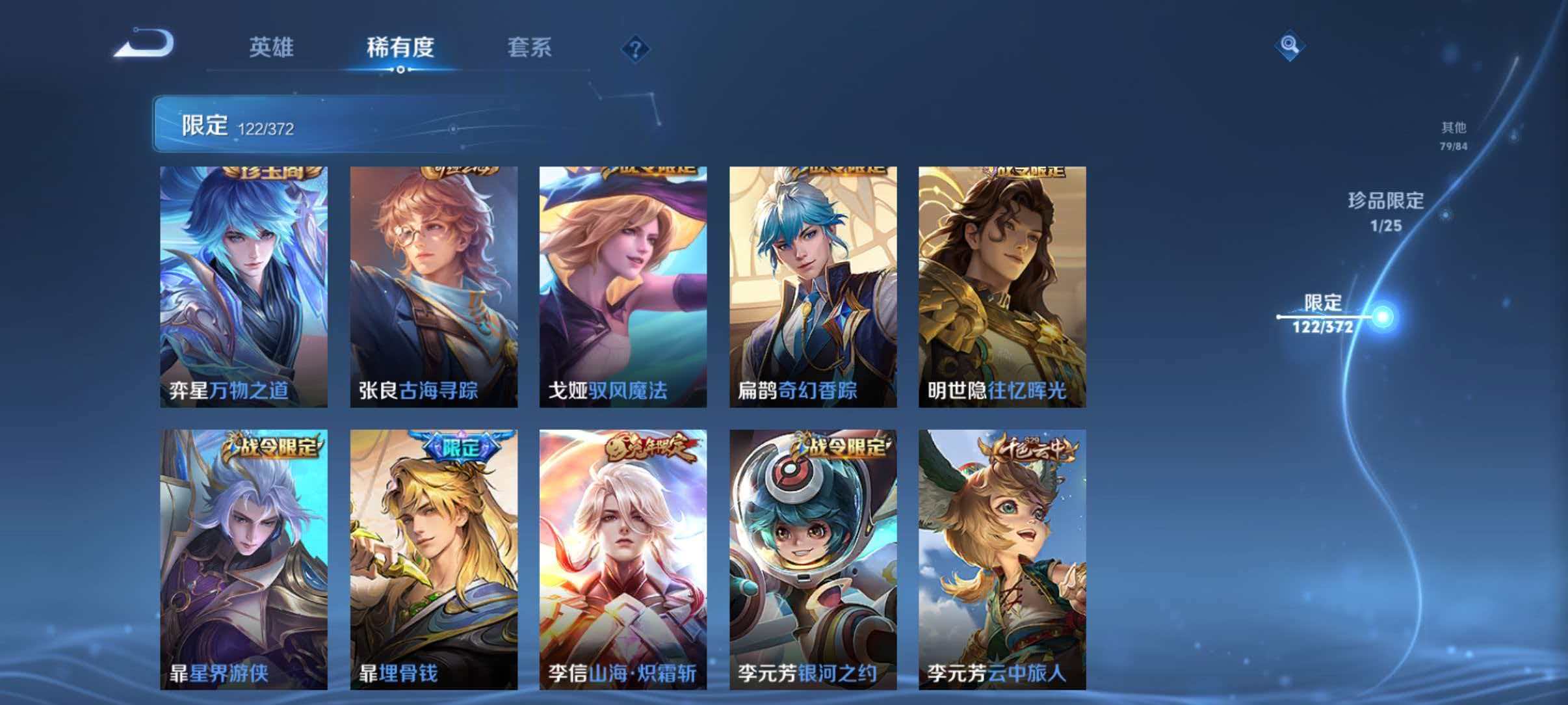Switch to the 套系 tab
This screenshot has height=705, width=1568.
[x=530, y=47]
